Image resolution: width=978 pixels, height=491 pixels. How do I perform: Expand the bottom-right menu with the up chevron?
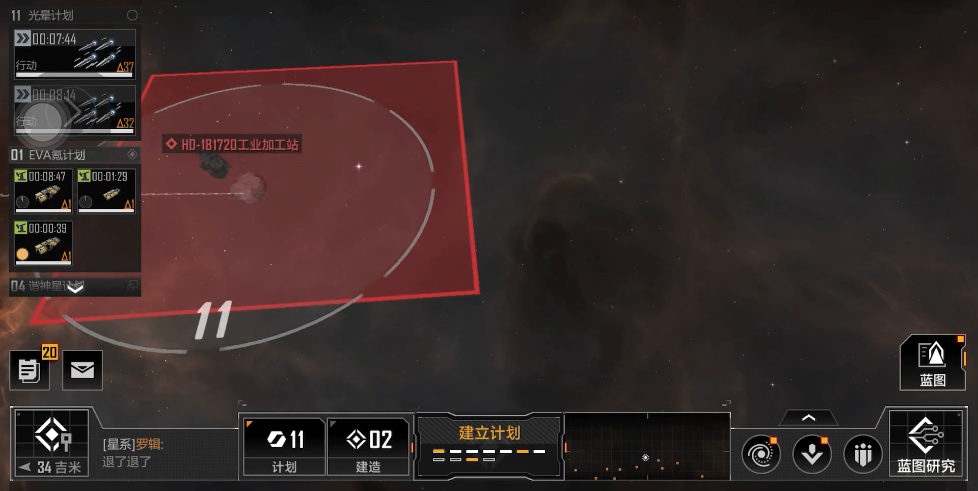[x=808, y=418]
